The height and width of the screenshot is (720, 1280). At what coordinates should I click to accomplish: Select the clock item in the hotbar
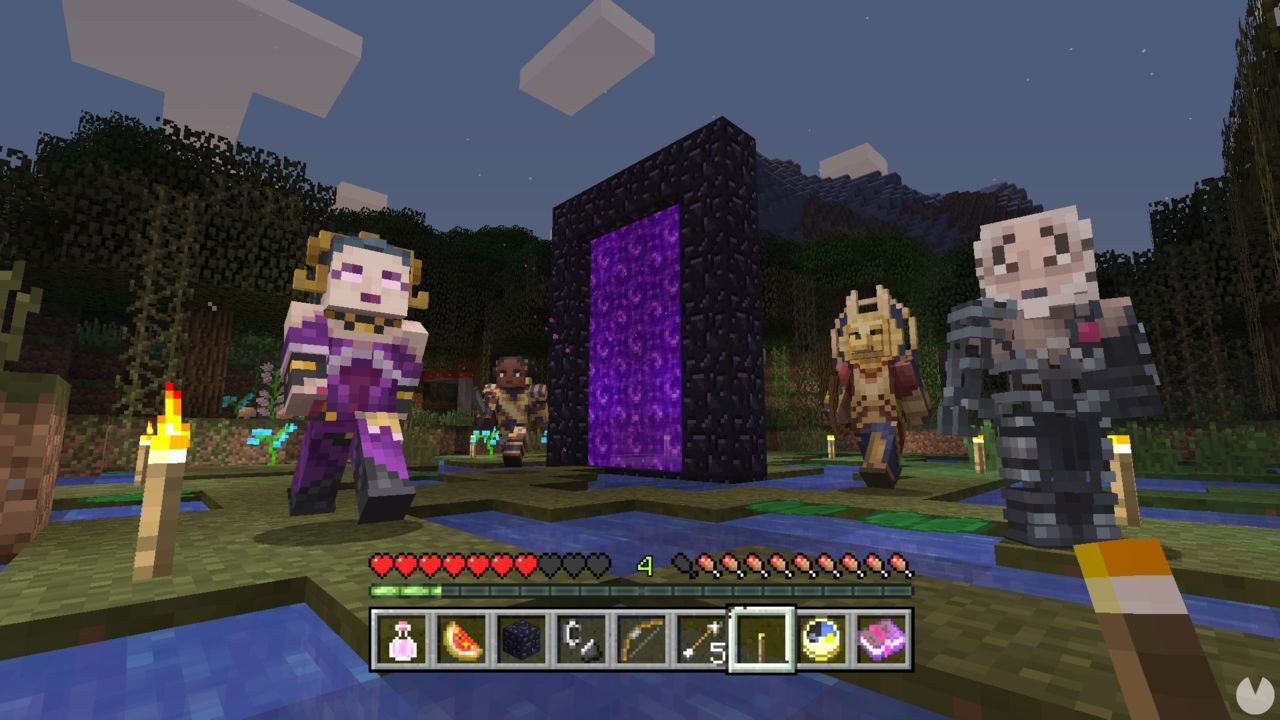[x=822, y=640]
